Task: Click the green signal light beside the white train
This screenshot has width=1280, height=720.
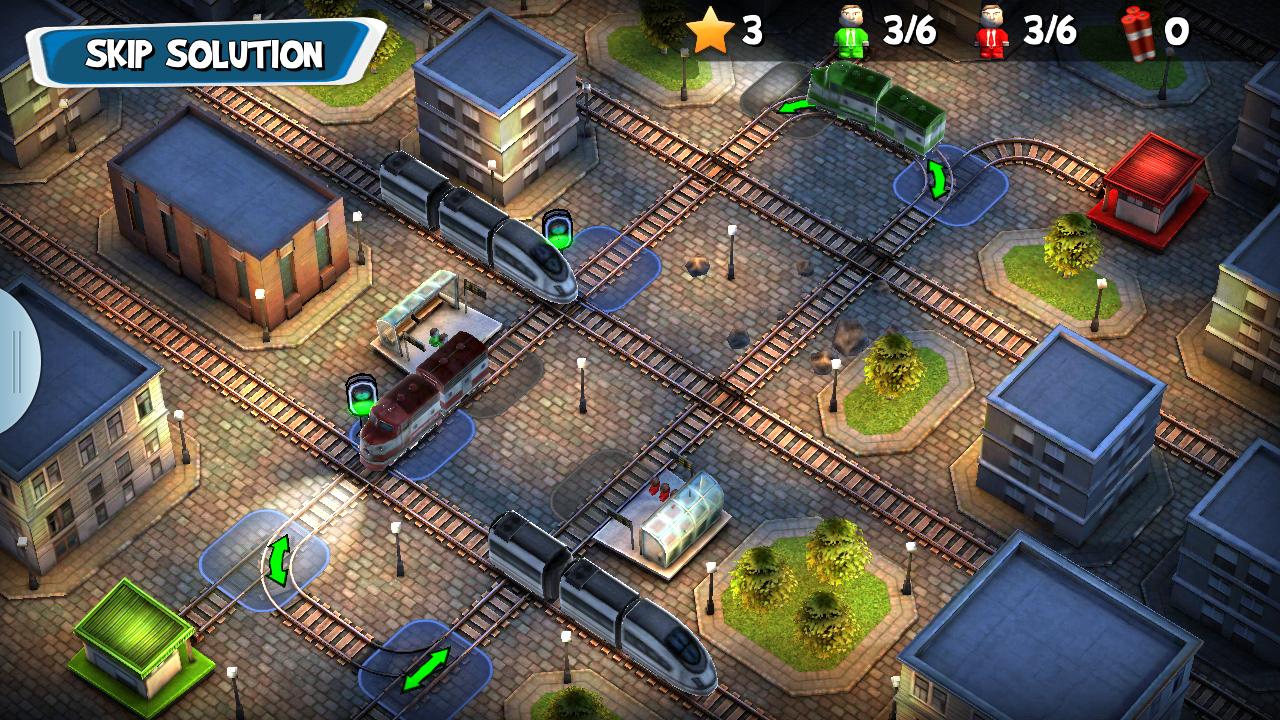Action: point(560,228)
